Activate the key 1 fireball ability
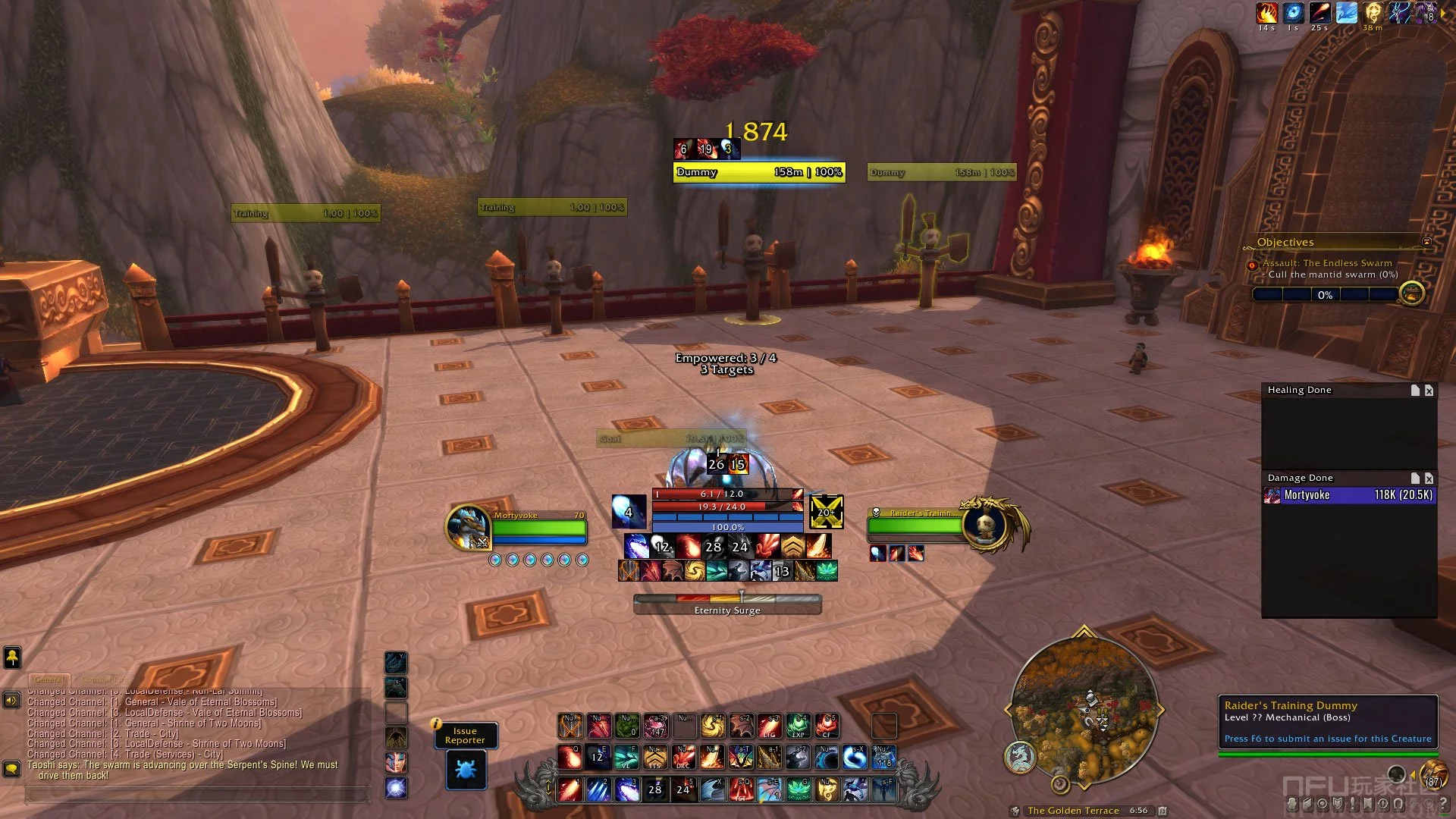Image resolution: width=1456 pixels, height=819 pixels. click(570, 789)
